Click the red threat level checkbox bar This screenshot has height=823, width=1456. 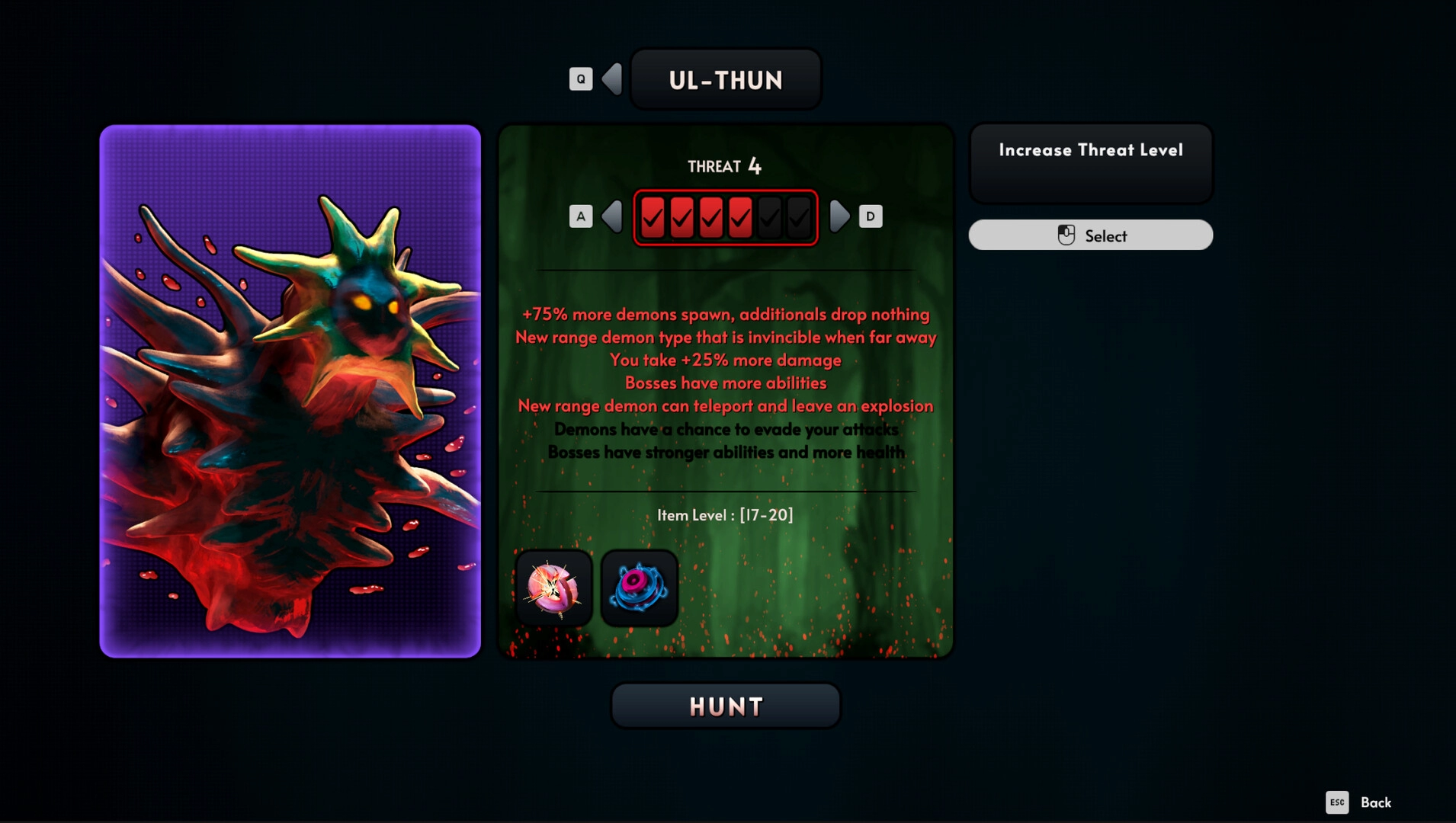(x=726, y=218)
